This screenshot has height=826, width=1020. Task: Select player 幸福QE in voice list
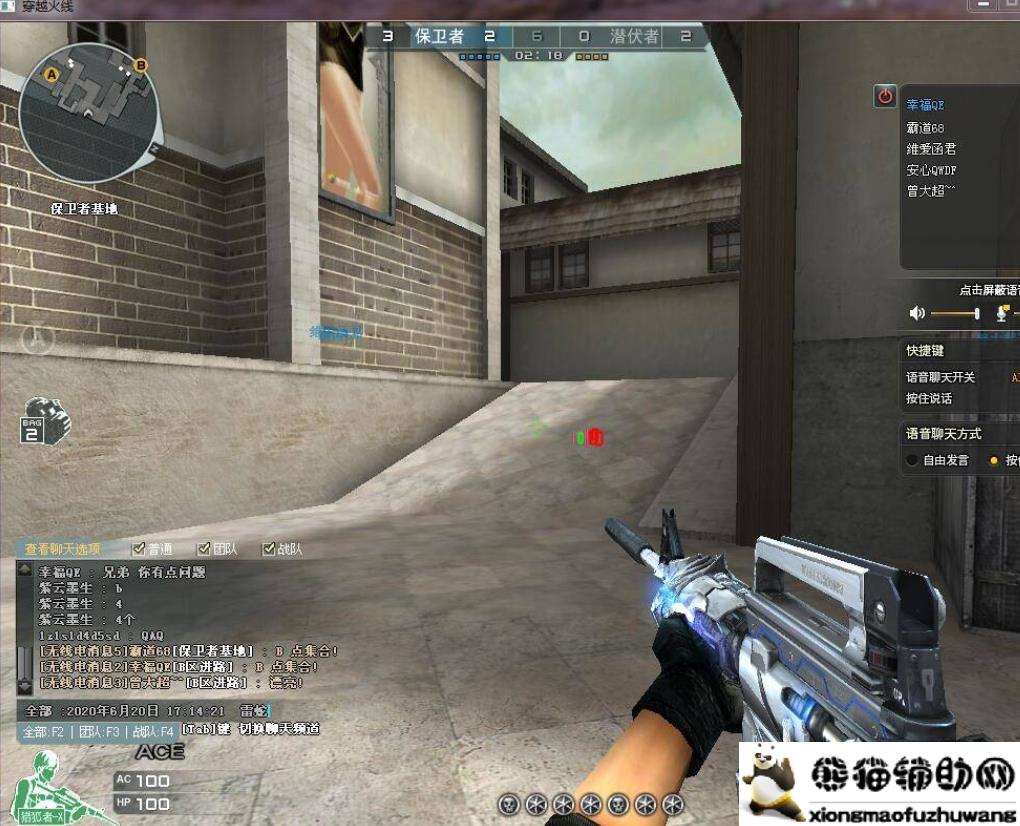925,105
